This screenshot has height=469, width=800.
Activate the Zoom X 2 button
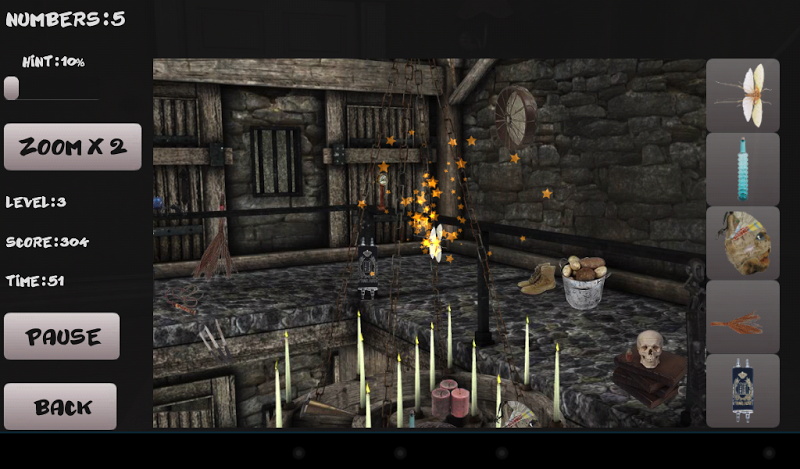(73, 147)
